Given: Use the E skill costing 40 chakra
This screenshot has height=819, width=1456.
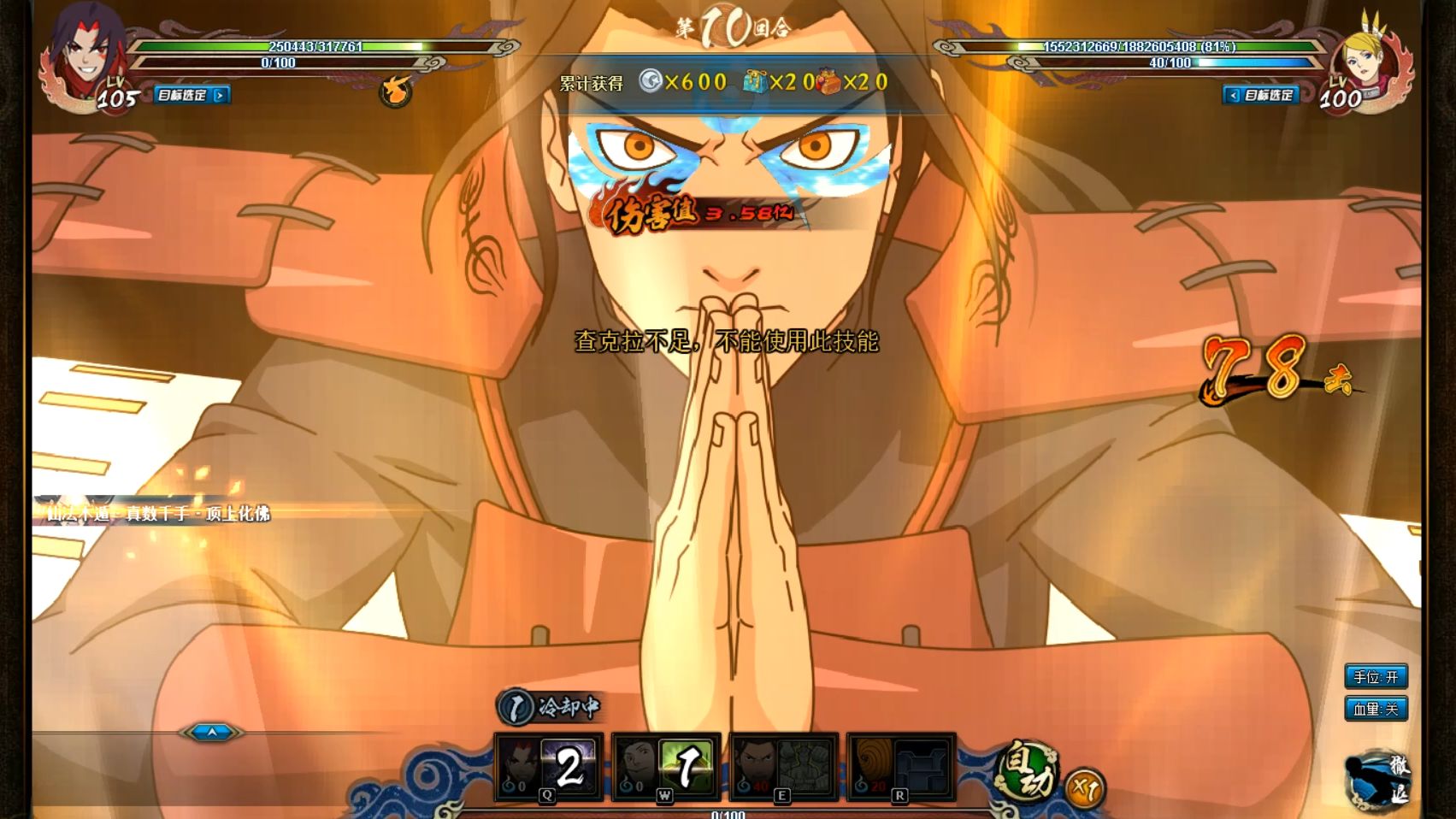Looking at the screenshot, I should click(783, 768).
